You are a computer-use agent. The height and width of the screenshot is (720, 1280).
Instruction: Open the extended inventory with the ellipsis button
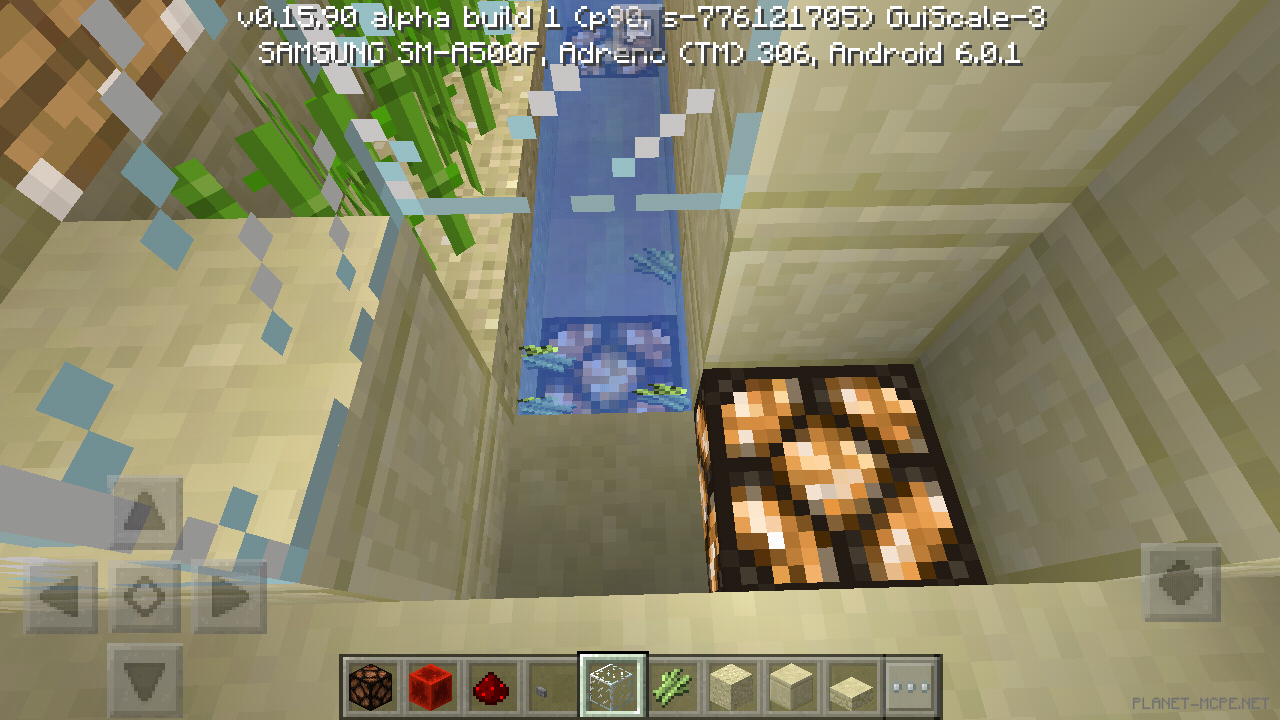coord(909,687)
